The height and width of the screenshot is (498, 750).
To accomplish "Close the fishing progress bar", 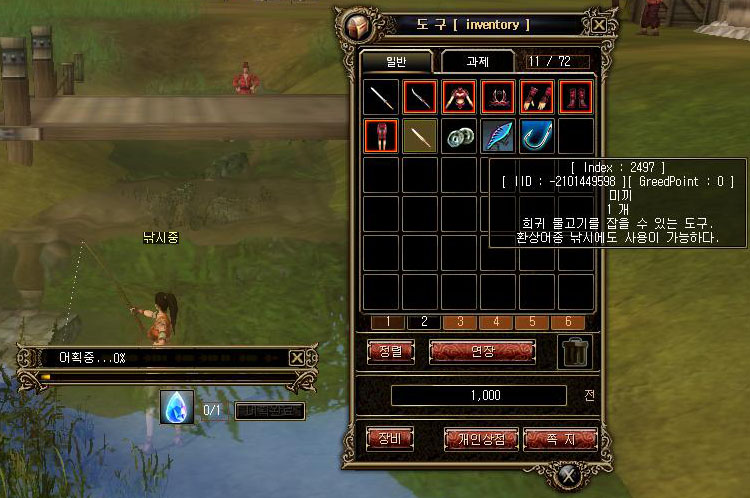I will coord(297,357).
